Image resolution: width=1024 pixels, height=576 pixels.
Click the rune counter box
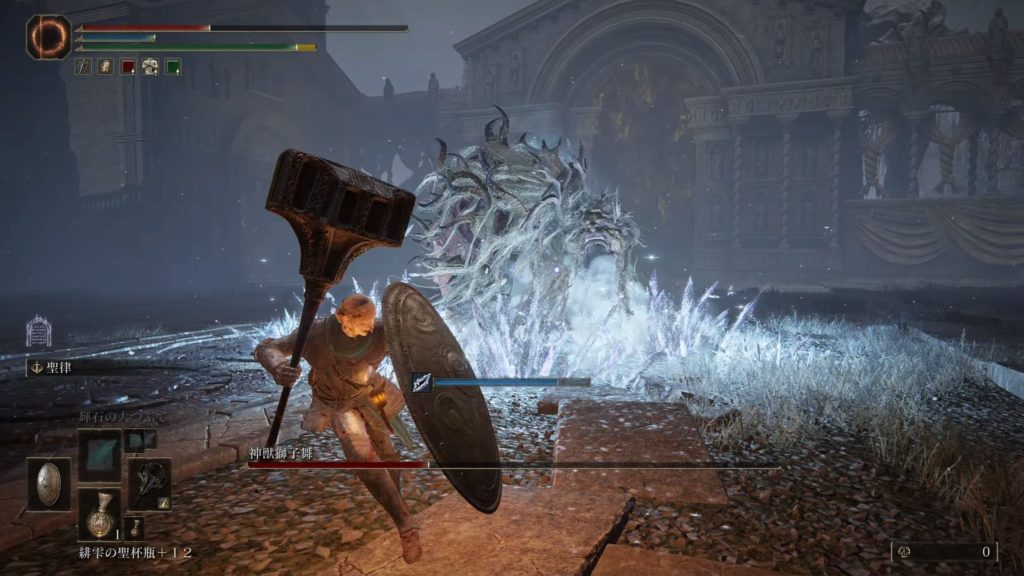tap(945, 551)
